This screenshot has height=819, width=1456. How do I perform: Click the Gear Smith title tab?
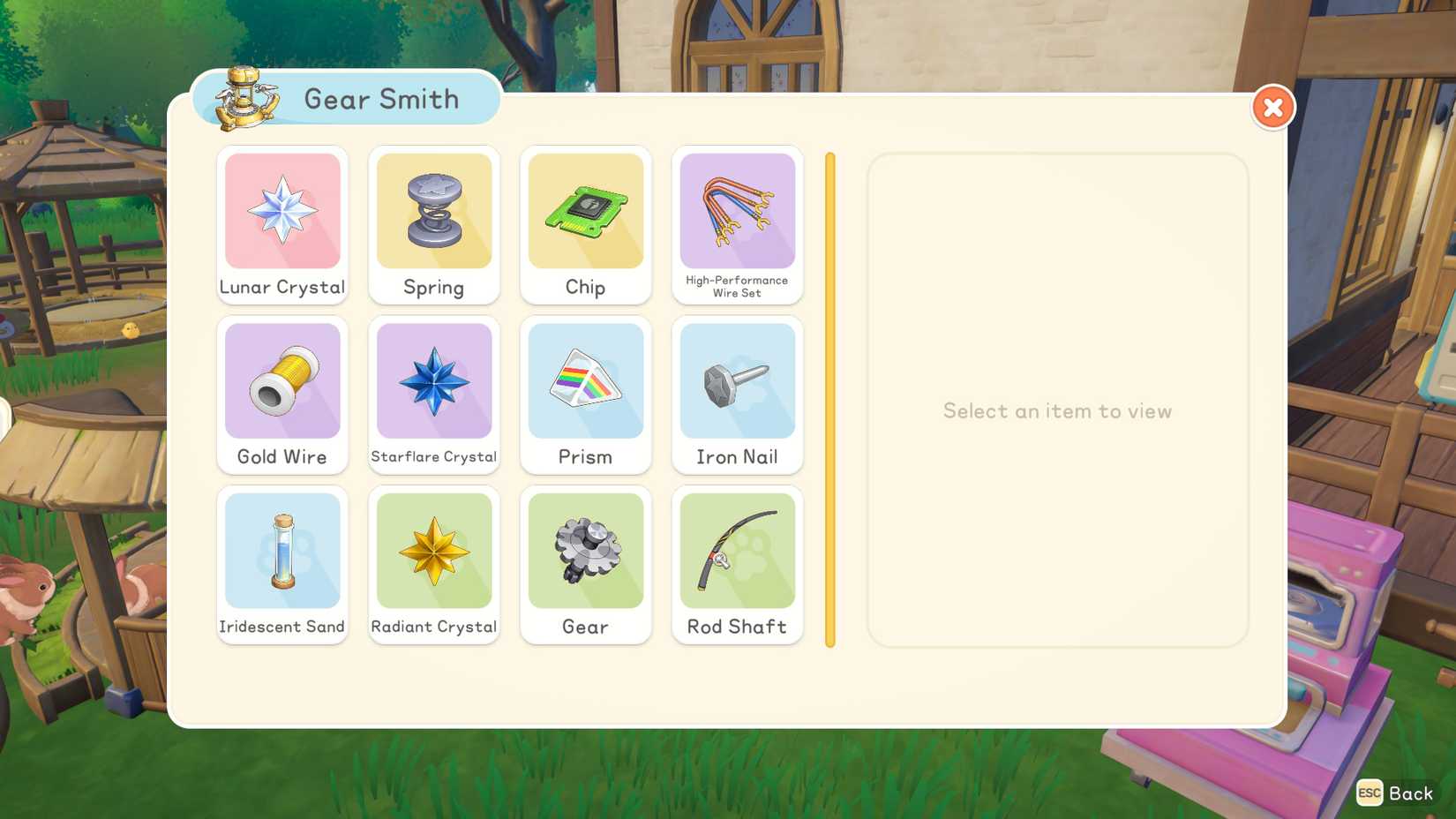(381, 99)
